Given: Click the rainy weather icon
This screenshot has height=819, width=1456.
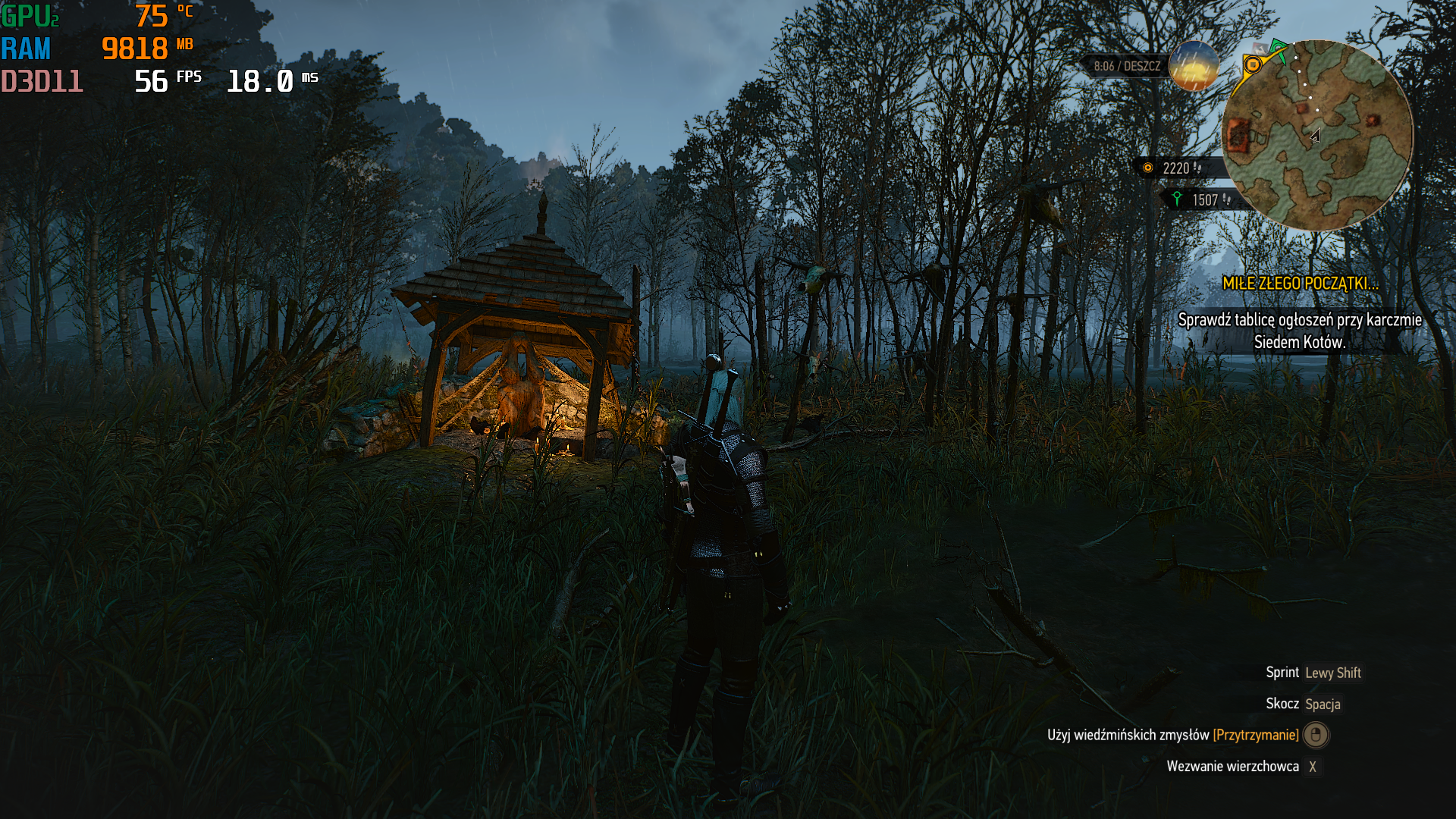Looking at the screenshot, I should click(x=1194, y=66).
